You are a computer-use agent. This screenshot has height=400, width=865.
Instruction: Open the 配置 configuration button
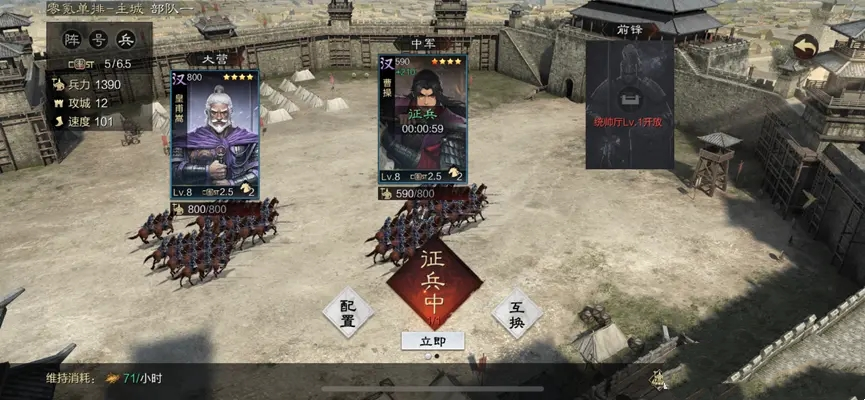(348, 312)
